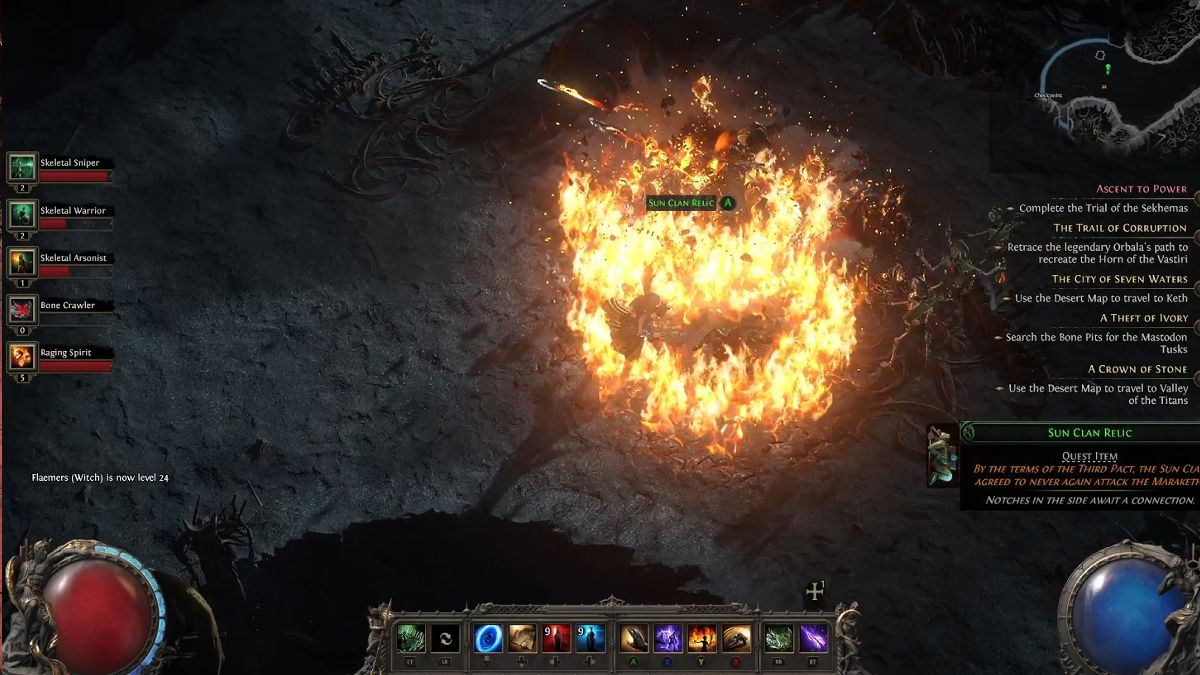Image resolution: width=1200 pixels, height=675 pixels.
Task: Select the Skeletal Warrior minion icon
Action: coord(22,215)
